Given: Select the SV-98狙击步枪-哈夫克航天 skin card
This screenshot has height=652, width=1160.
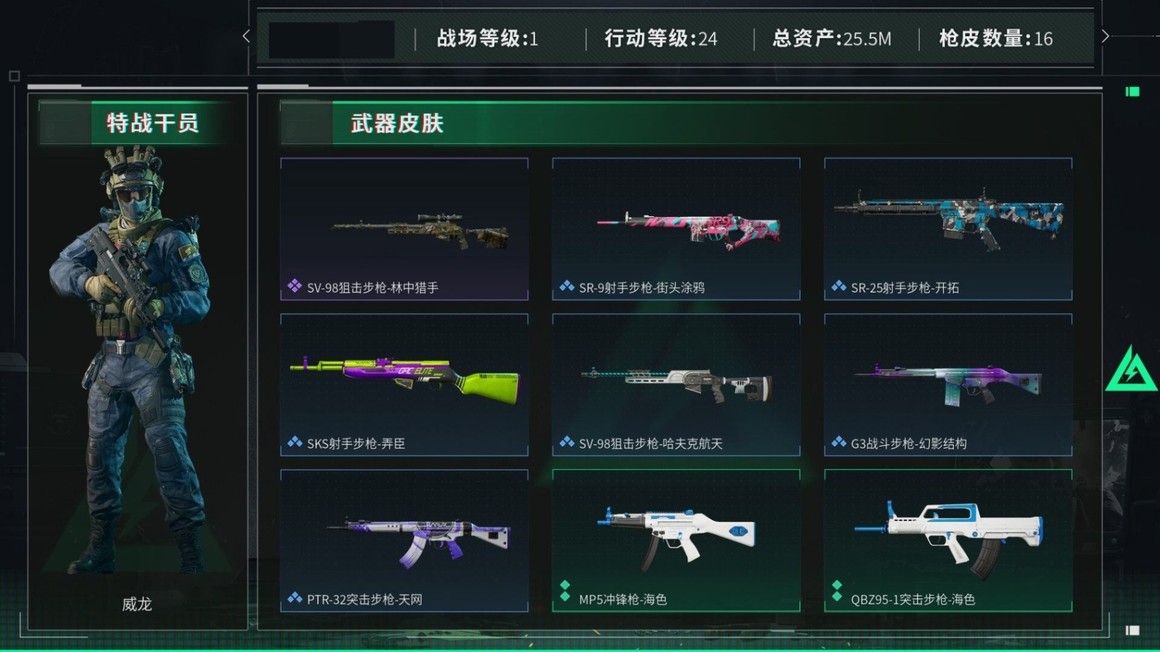Looking at the screenshot, I should click(x=676, y=385).
